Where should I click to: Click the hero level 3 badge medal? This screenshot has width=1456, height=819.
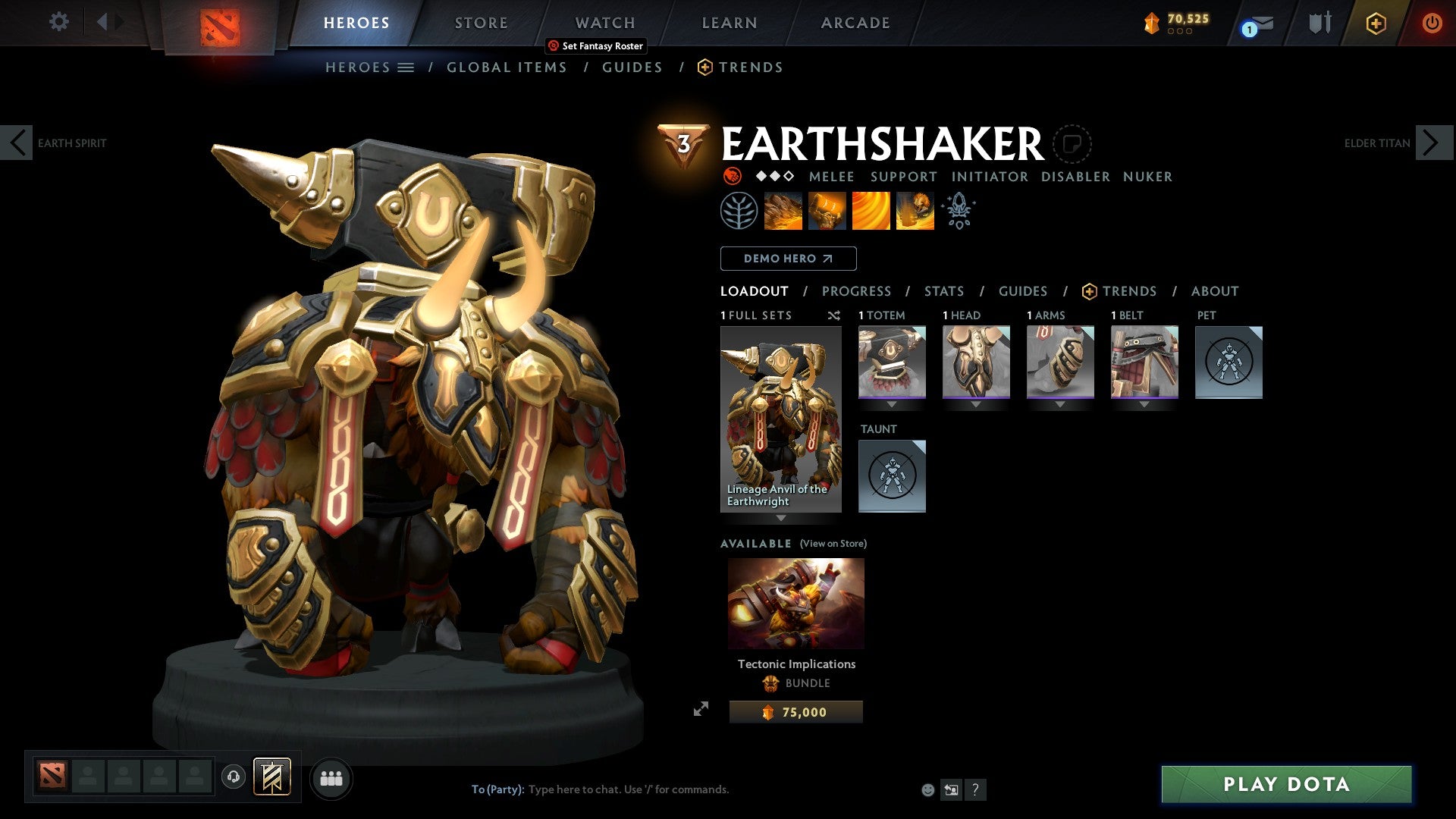point(683,140)
